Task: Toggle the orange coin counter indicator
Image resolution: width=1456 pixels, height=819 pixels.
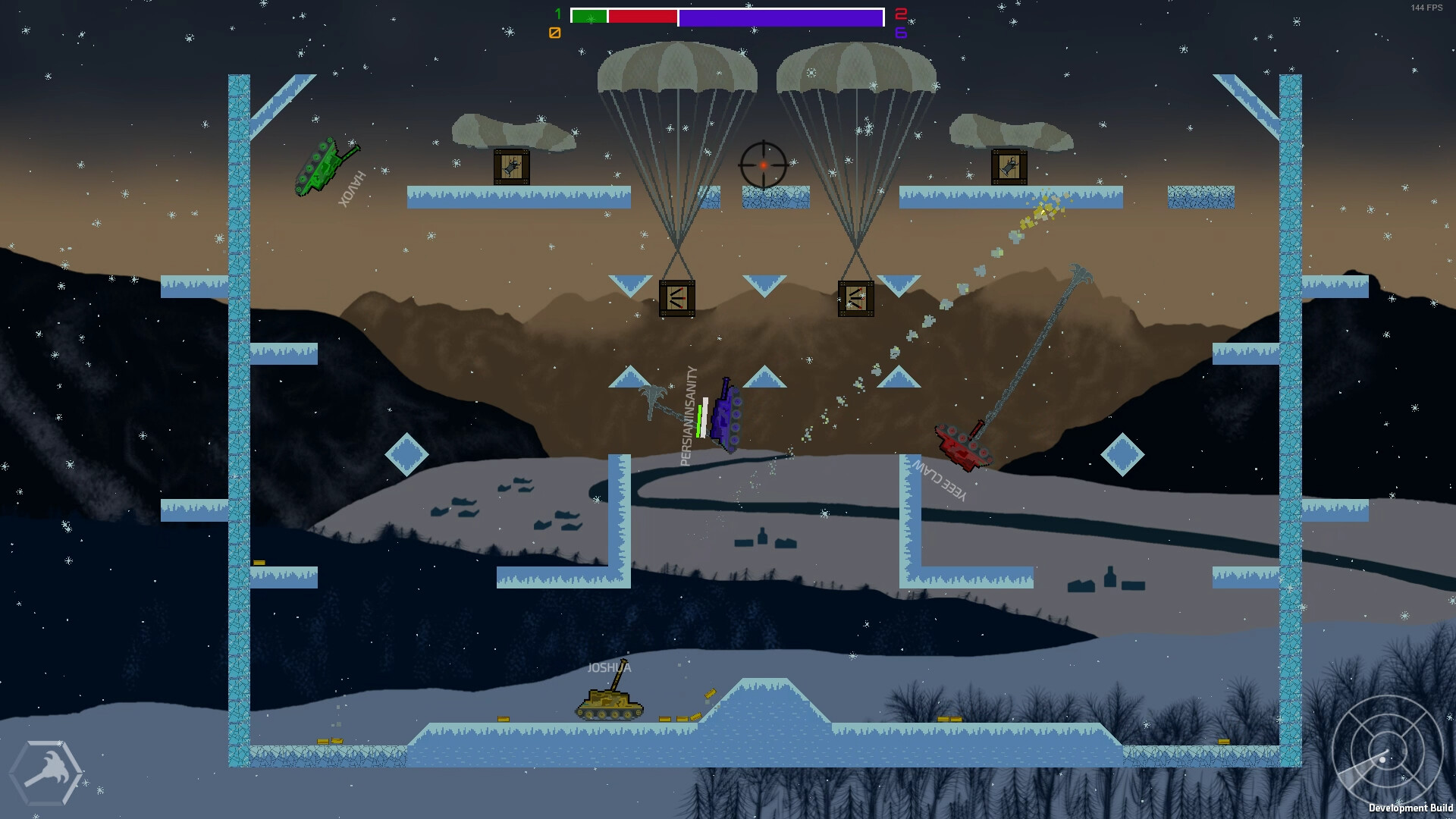Action: coord(555,32)
